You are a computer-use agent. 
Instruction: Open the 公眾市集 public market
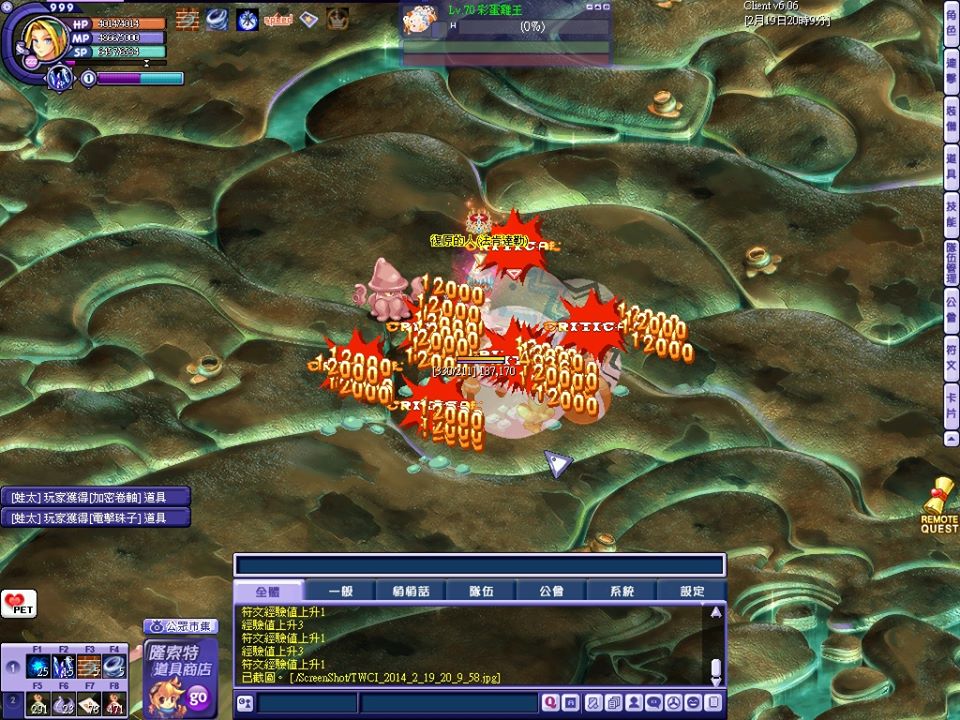[x=181, y=627]
